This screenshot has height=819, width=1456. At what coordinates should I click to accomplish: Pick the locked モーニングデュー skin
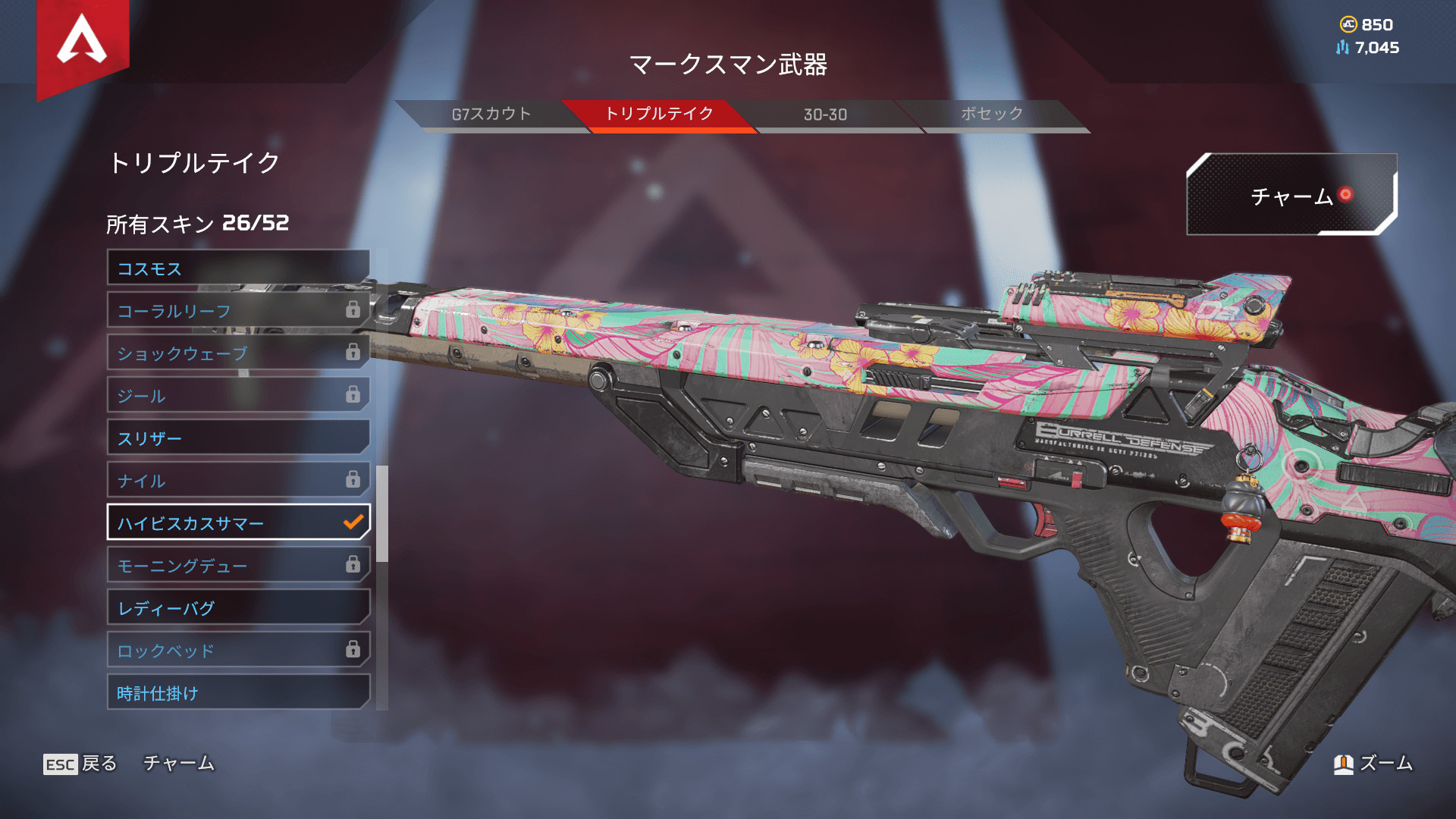tap(238, 566)
